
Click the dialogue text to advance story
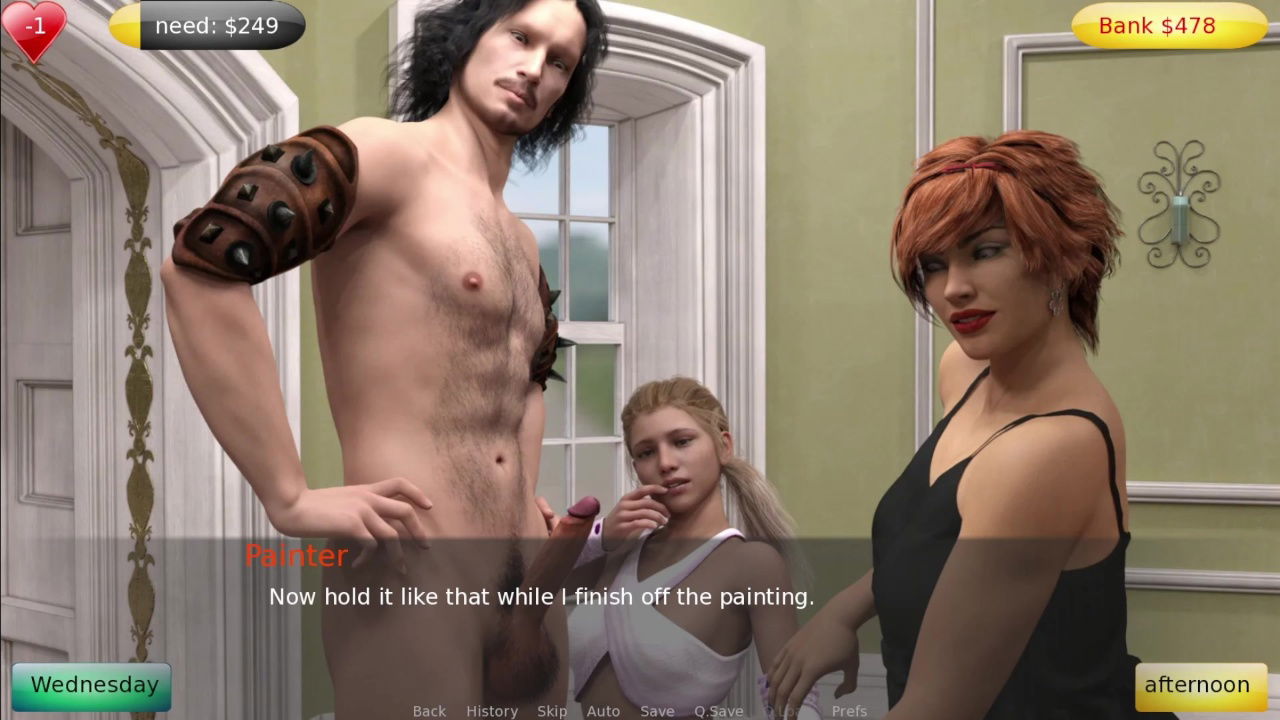(x=540, y=597)
